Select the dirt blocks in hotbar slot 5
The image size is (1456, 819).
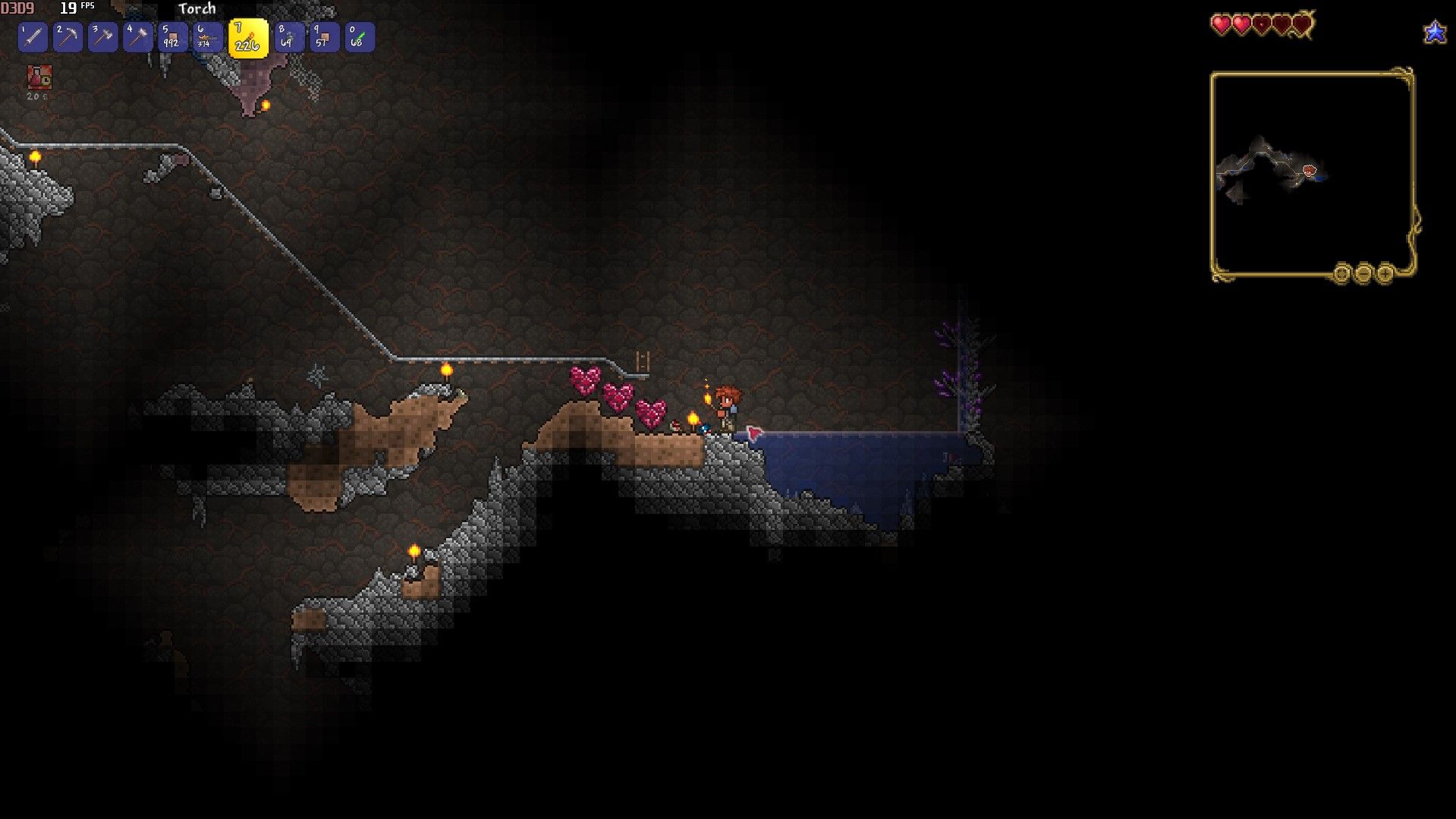pyautogui.click(x=173, y=36)
